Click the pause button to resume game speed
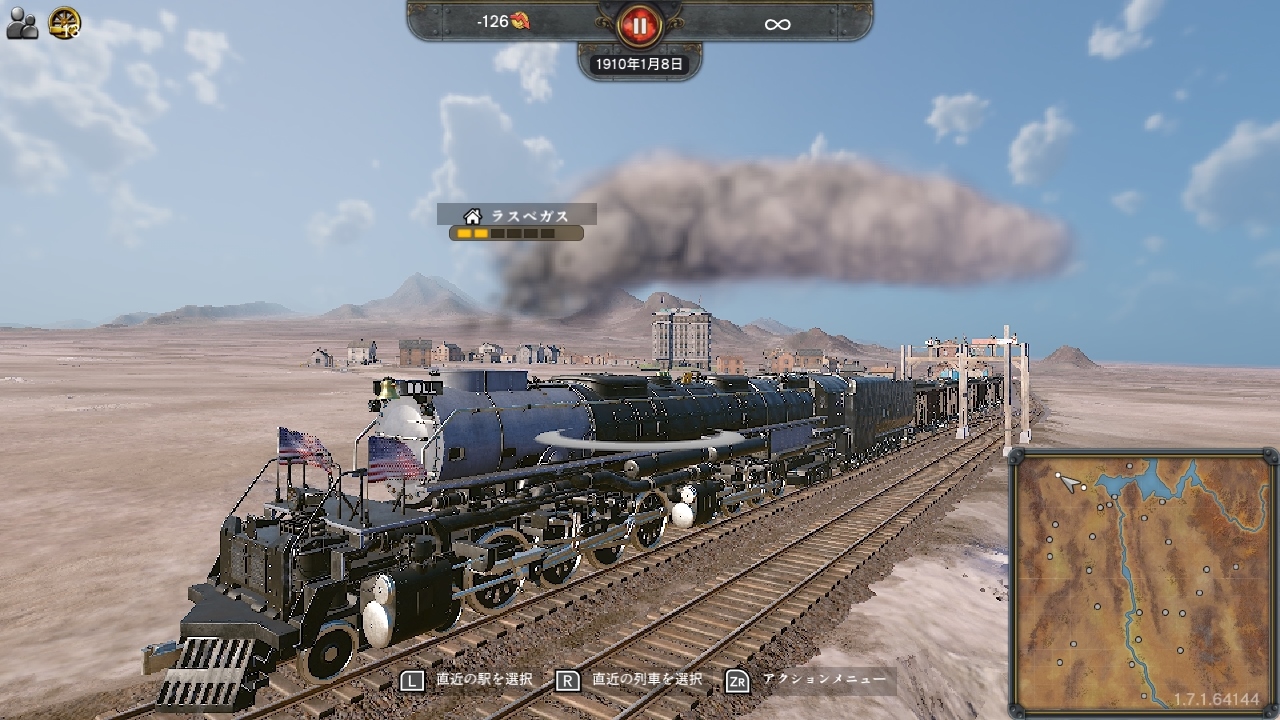1280x720 pixels. (x=637, y=27)
